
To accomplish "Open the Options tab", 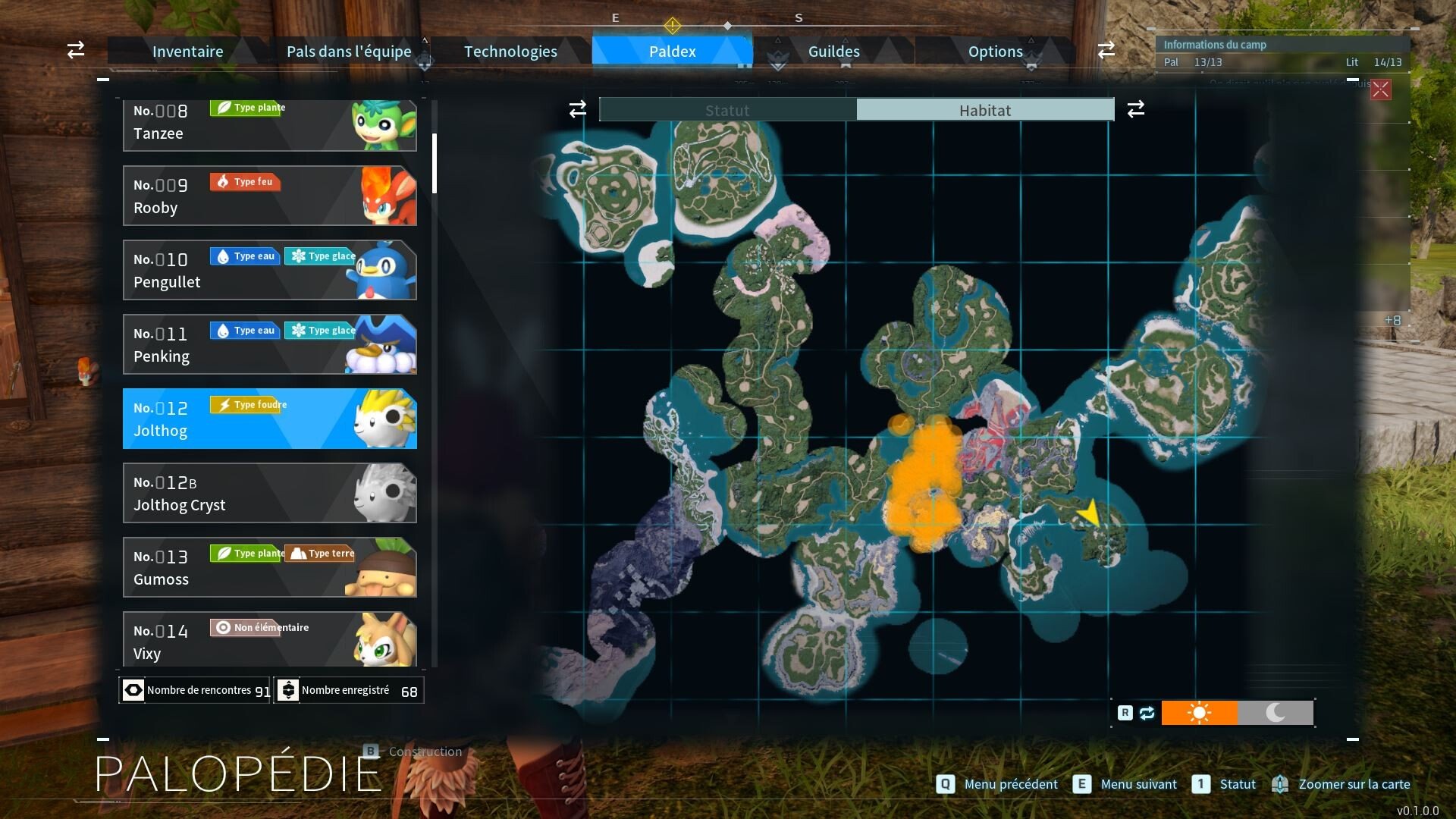I will coord(995,52).
